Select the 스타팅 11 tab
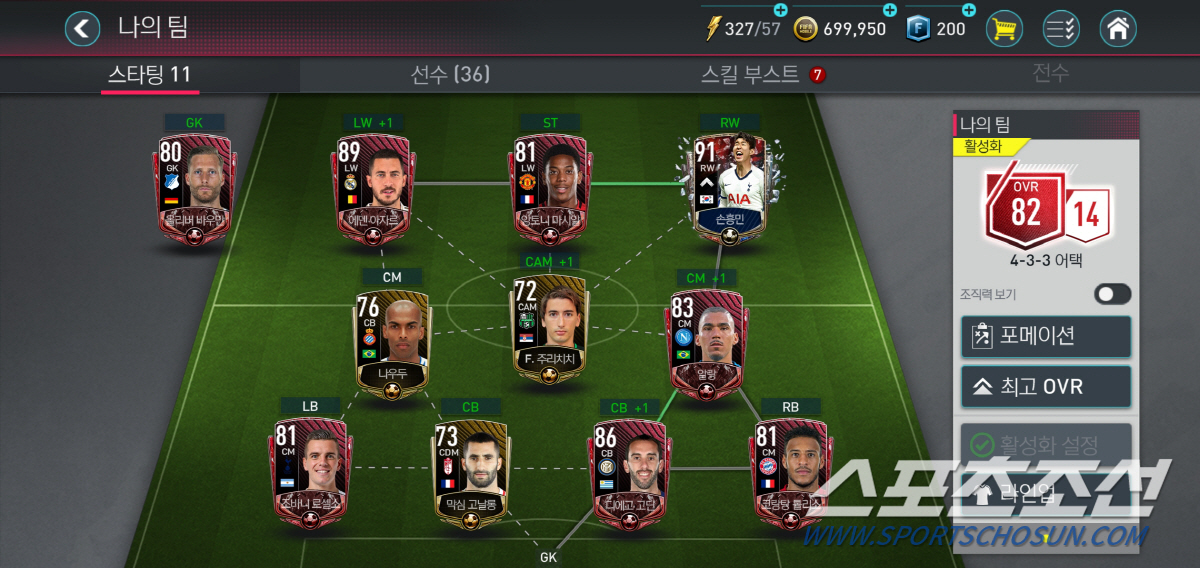 tap(149, 74)
